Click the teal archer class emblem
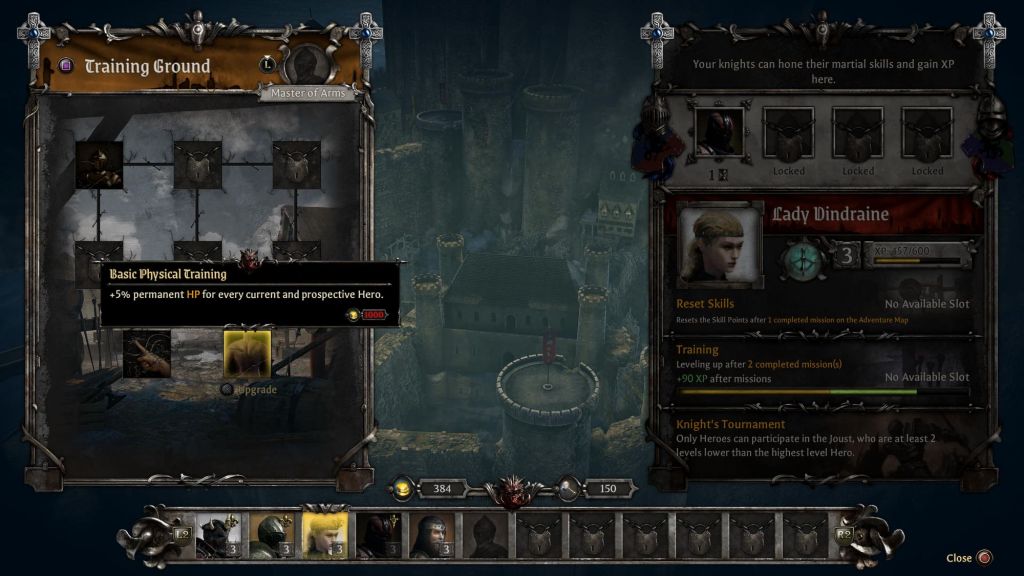Screen dimensions: 1024x576 click(802, 257)
